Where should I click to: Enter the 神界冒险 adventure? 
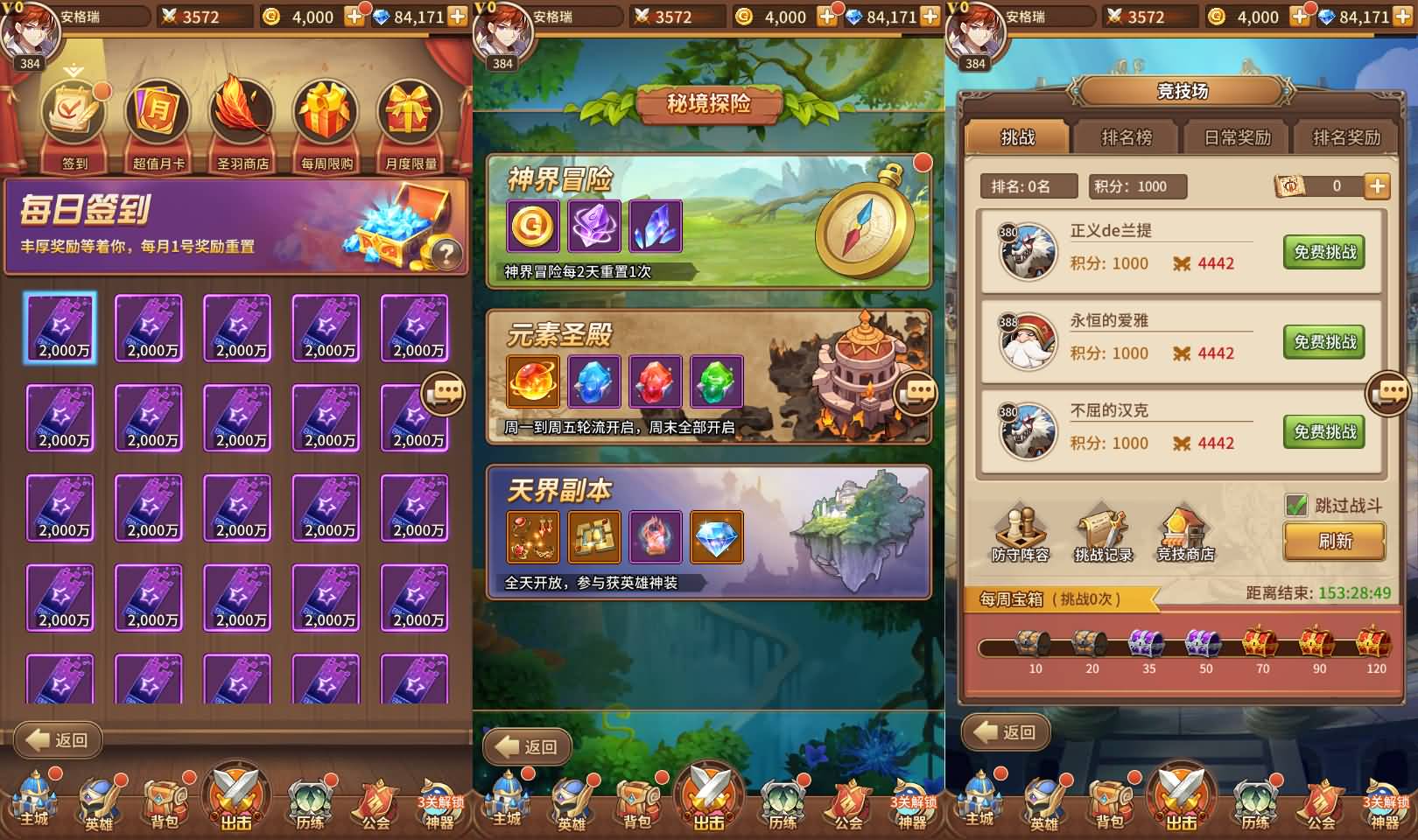click(709, 222)
